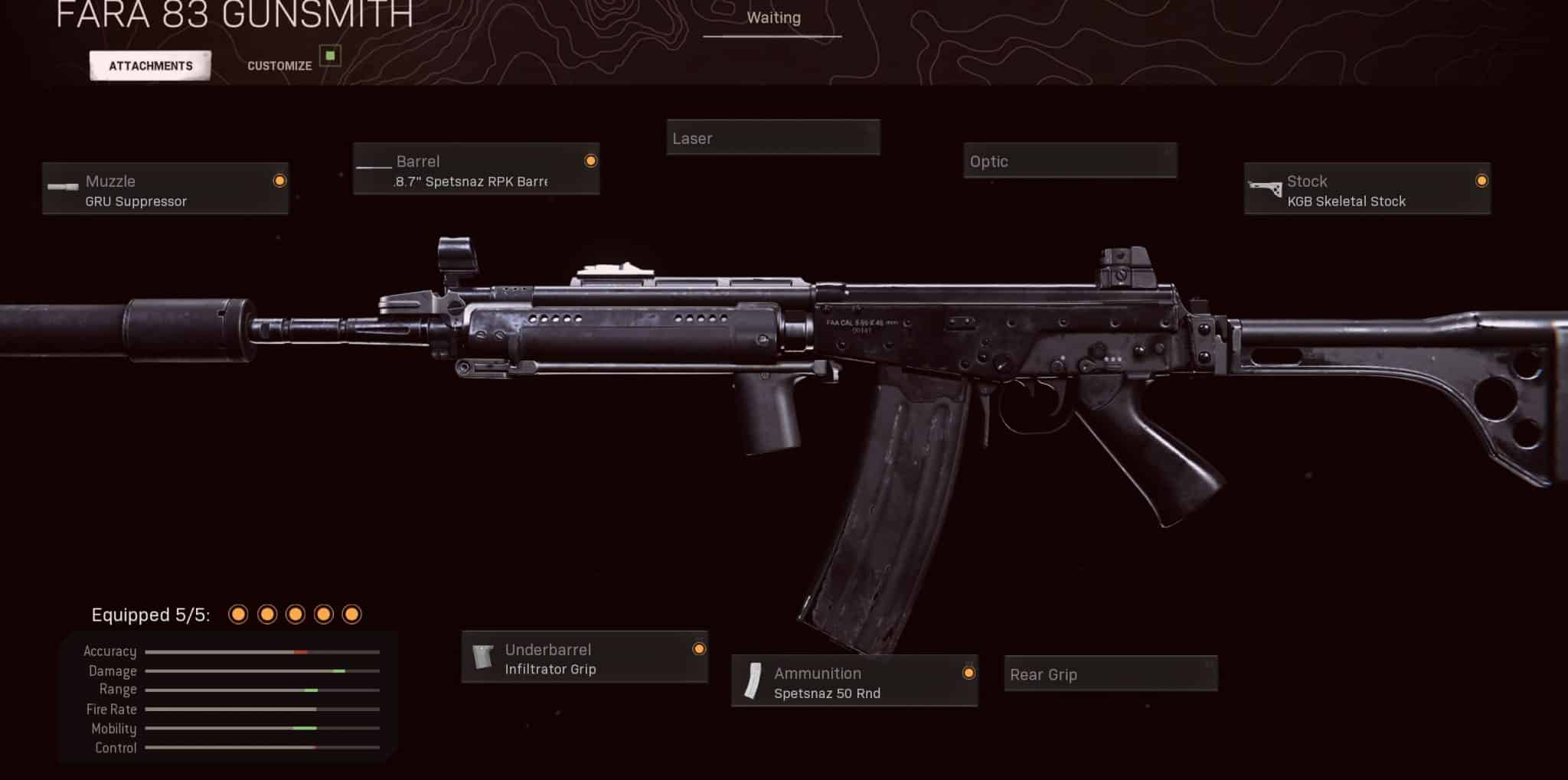Viewport: 1568px width, 780px height.
Task: Switch to the Attachments tab
Action: 150,66
